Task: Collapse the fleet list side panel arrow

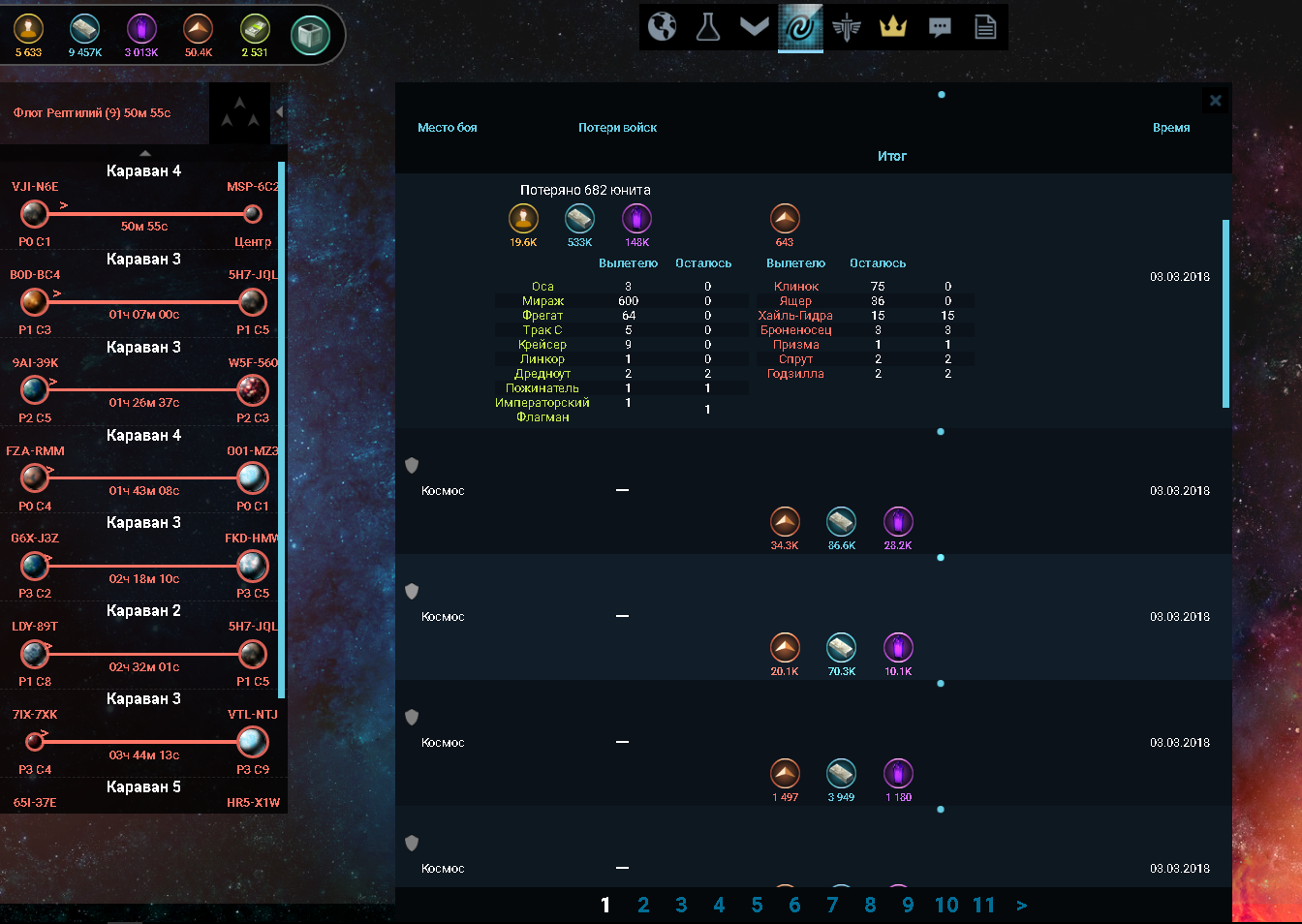Action: pyautogui.click(x=279, y=112)
